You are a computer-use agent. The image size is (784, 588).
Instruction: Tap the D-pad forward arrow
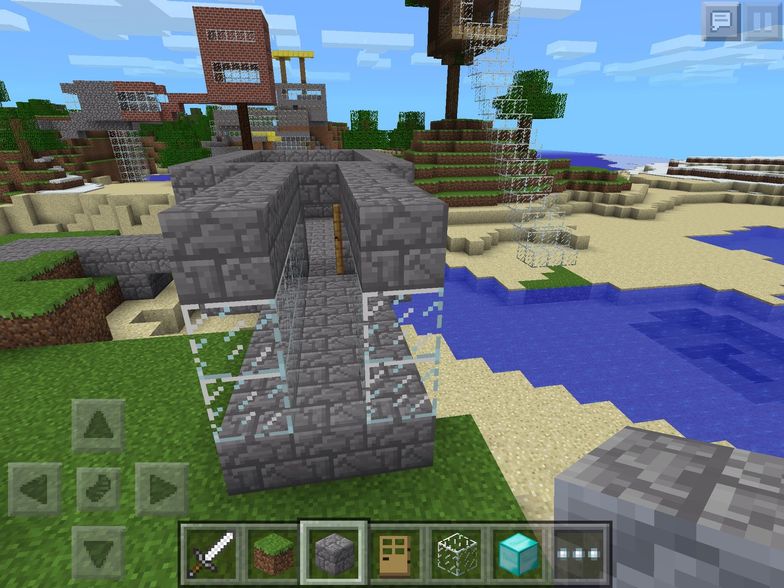click(x=98, y=427)
